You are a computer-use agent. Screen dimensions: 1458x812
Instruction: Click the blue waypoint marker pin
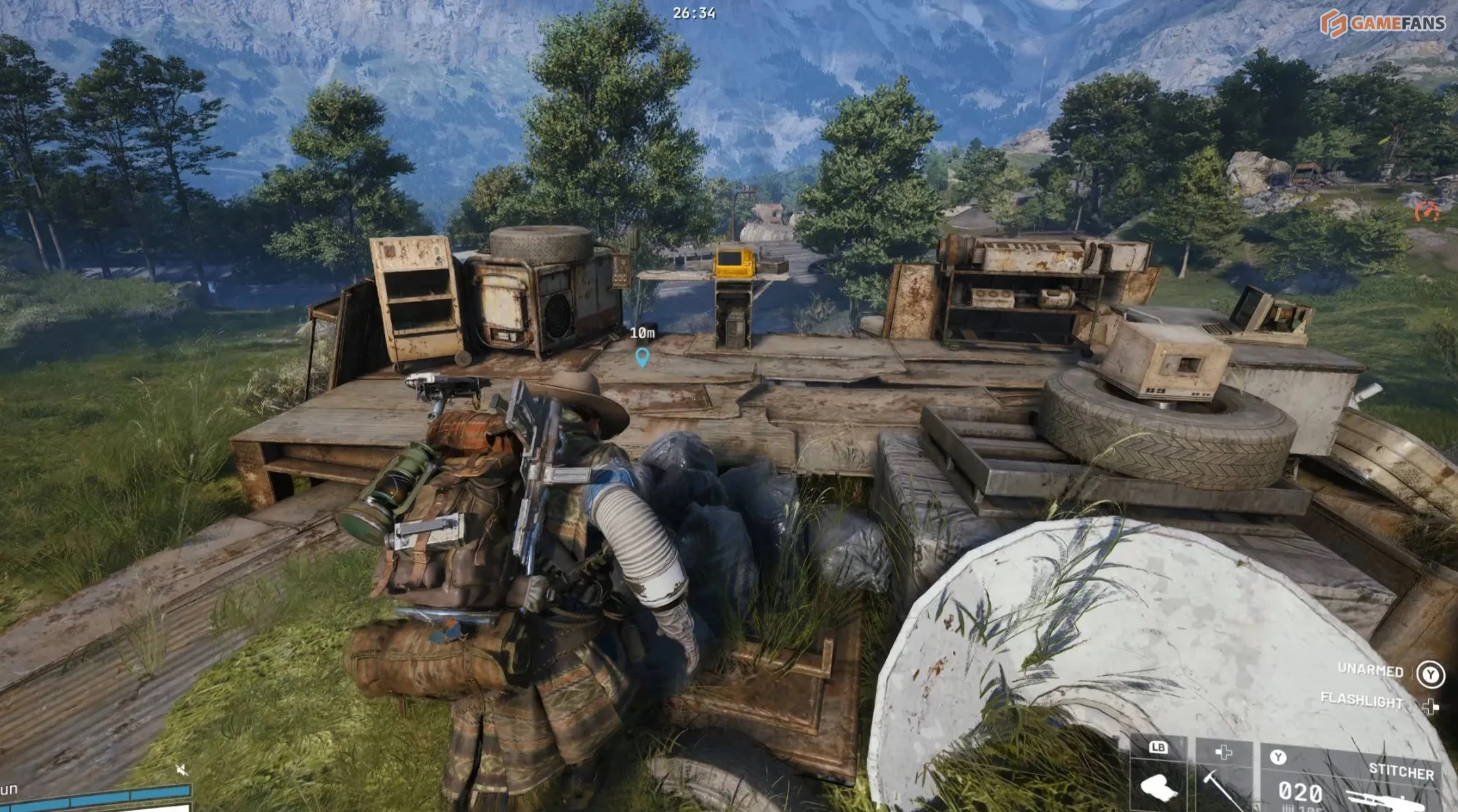642,356
